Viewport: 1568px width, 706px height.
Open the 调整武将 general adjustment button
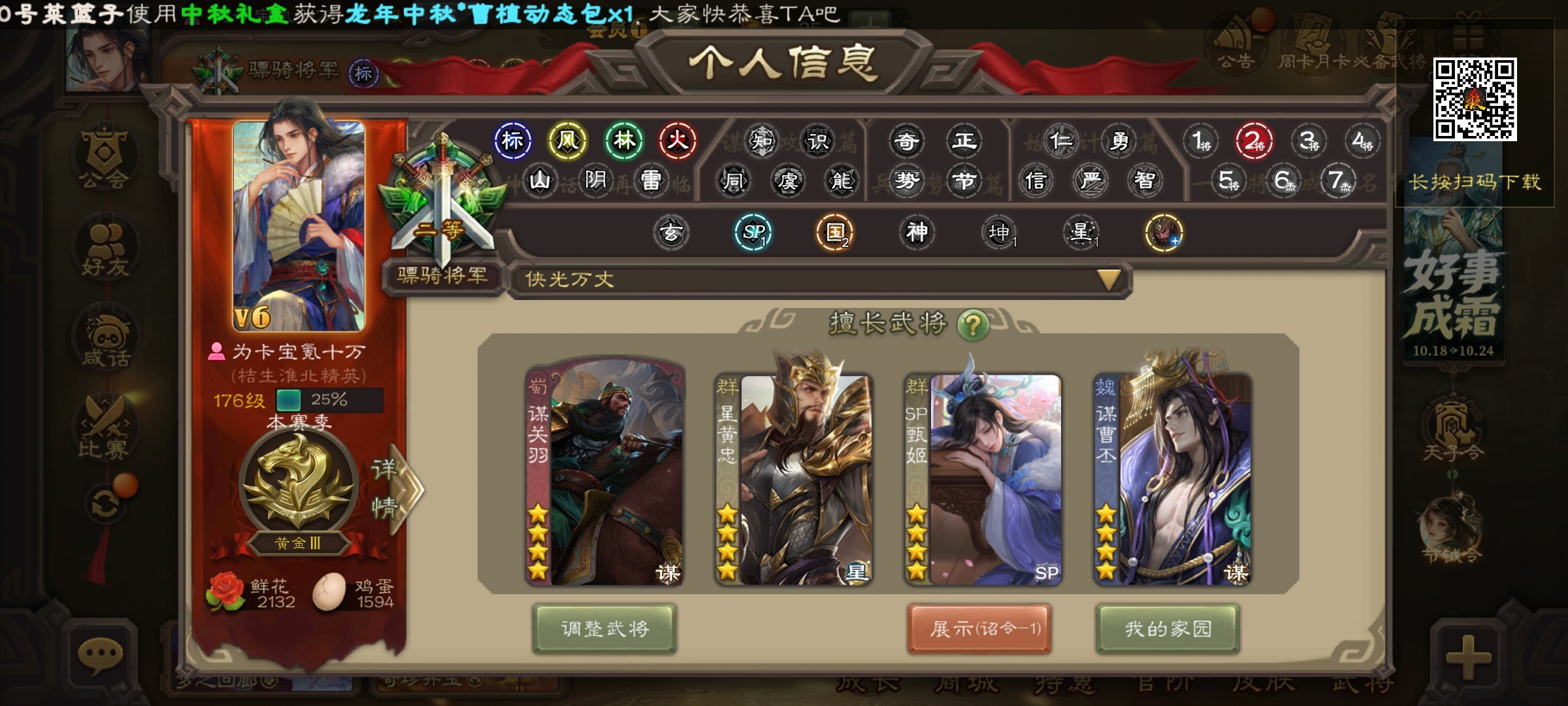(604, 628)
